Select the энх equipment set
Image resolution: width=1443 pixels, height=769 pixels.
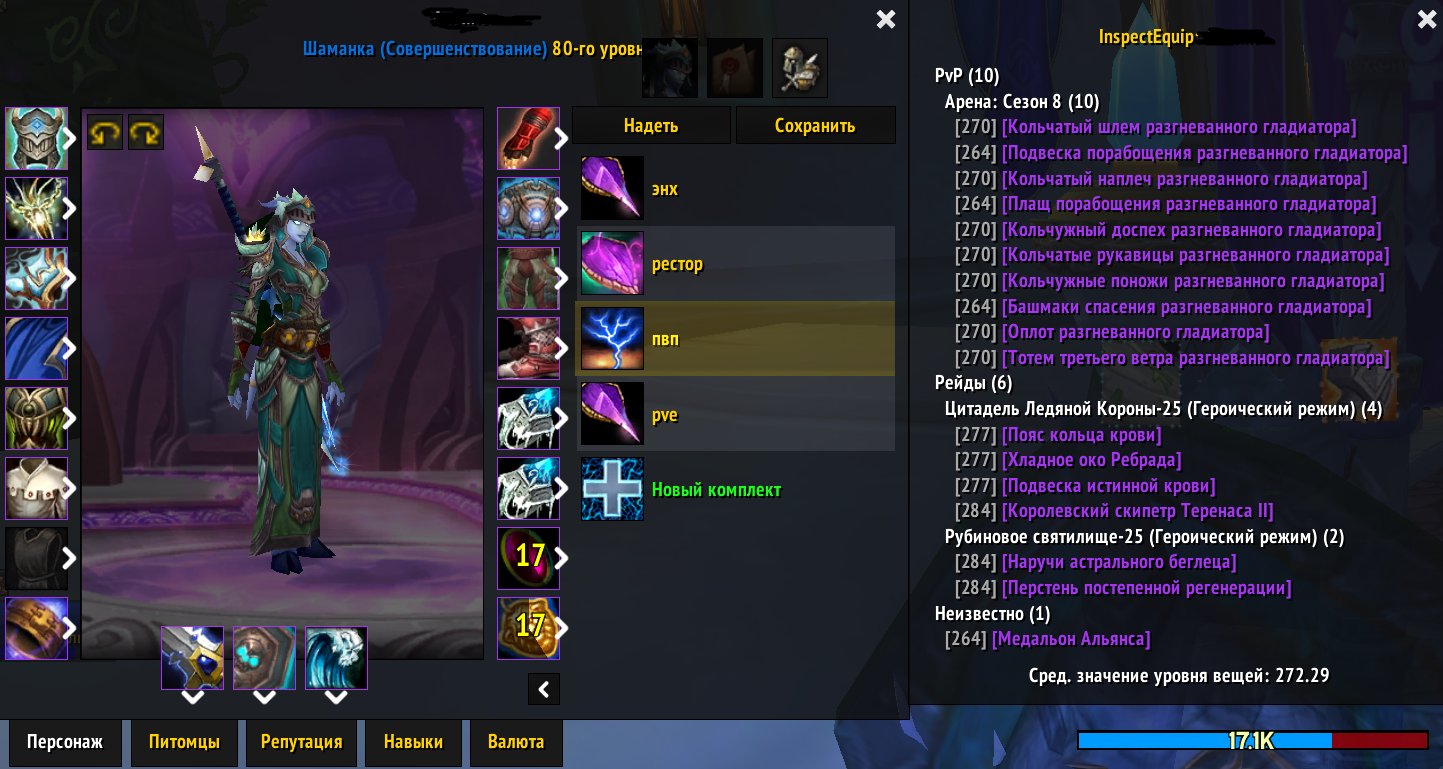(735, 189)
